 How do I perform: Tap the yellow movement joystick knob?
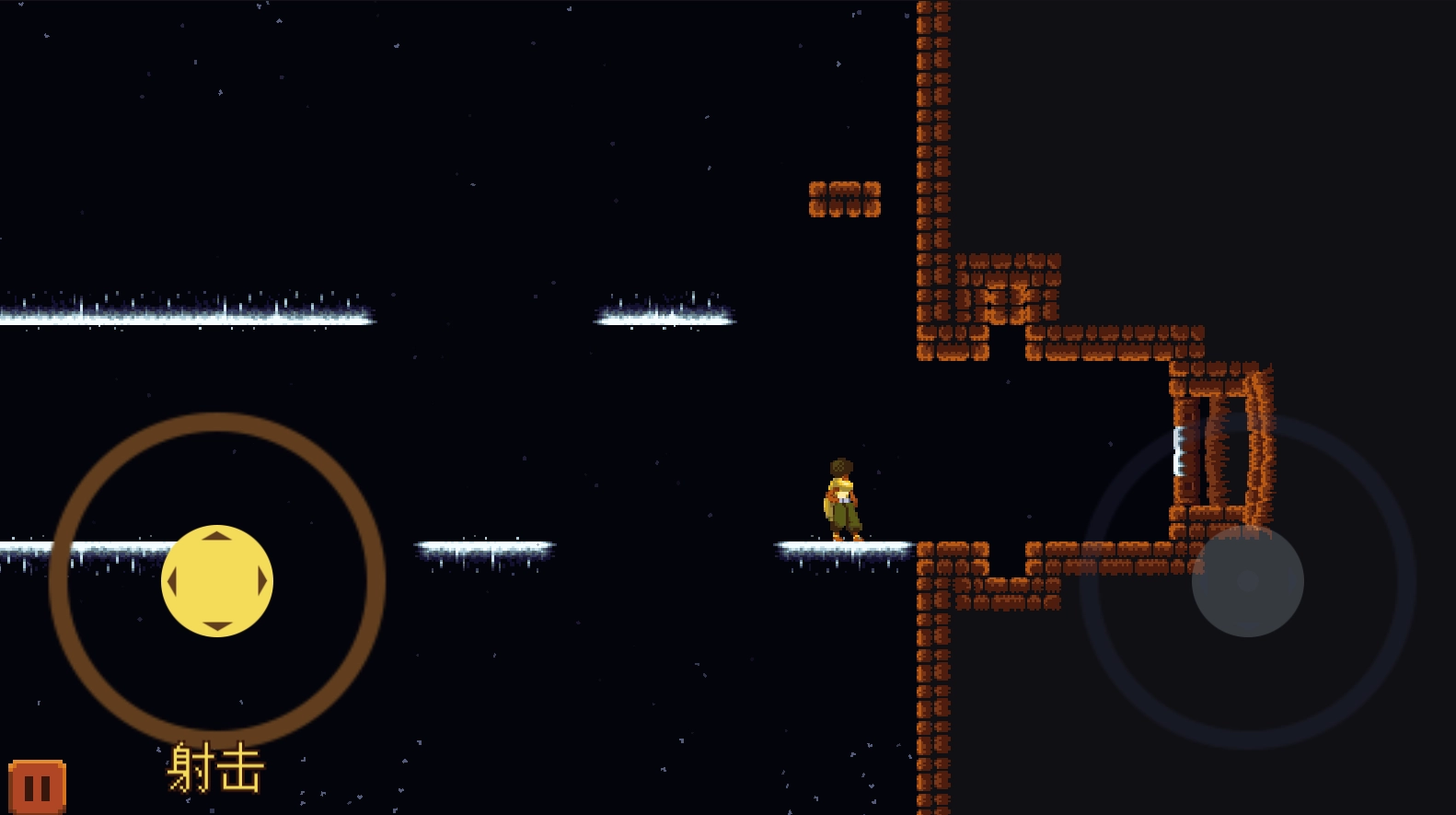click(217, 581)
